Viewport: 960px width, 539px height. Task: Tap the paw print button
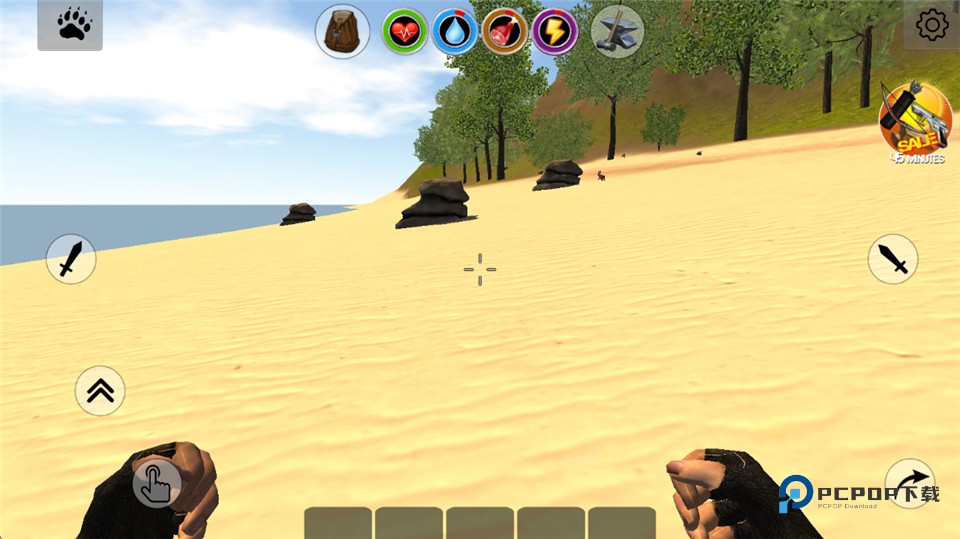click(x=70, y=25)
